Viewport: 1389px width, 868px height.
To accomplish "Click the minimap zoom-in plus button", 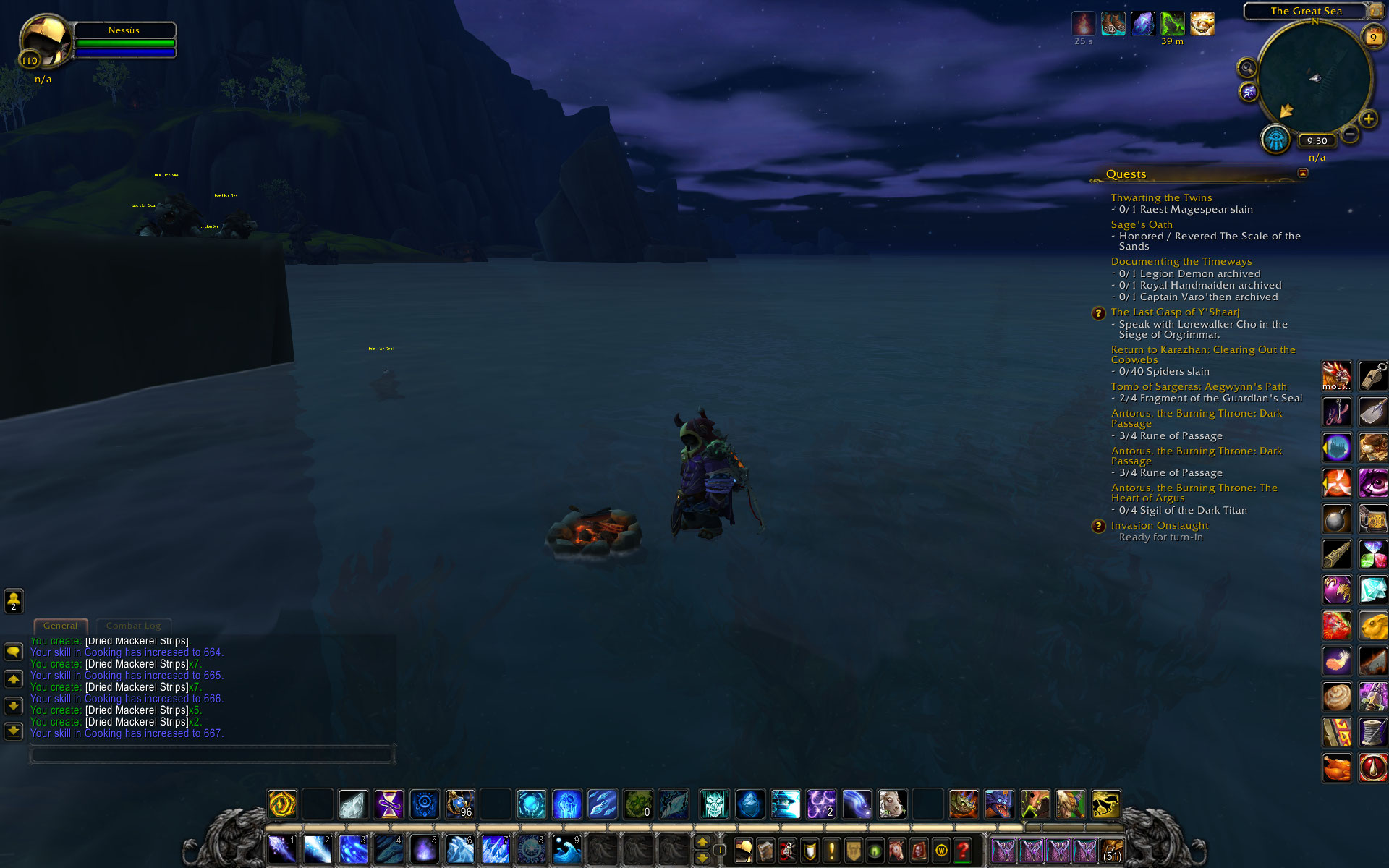I will click(x=1368, y=119).
